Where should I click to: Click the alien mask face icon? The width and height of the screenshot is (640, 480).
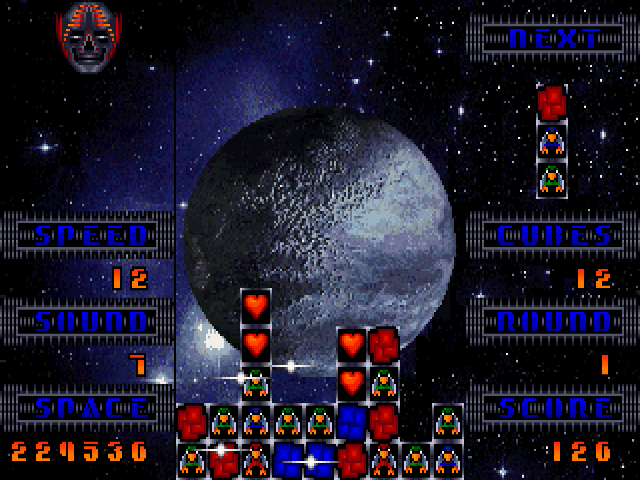click(x=89, y=39)
